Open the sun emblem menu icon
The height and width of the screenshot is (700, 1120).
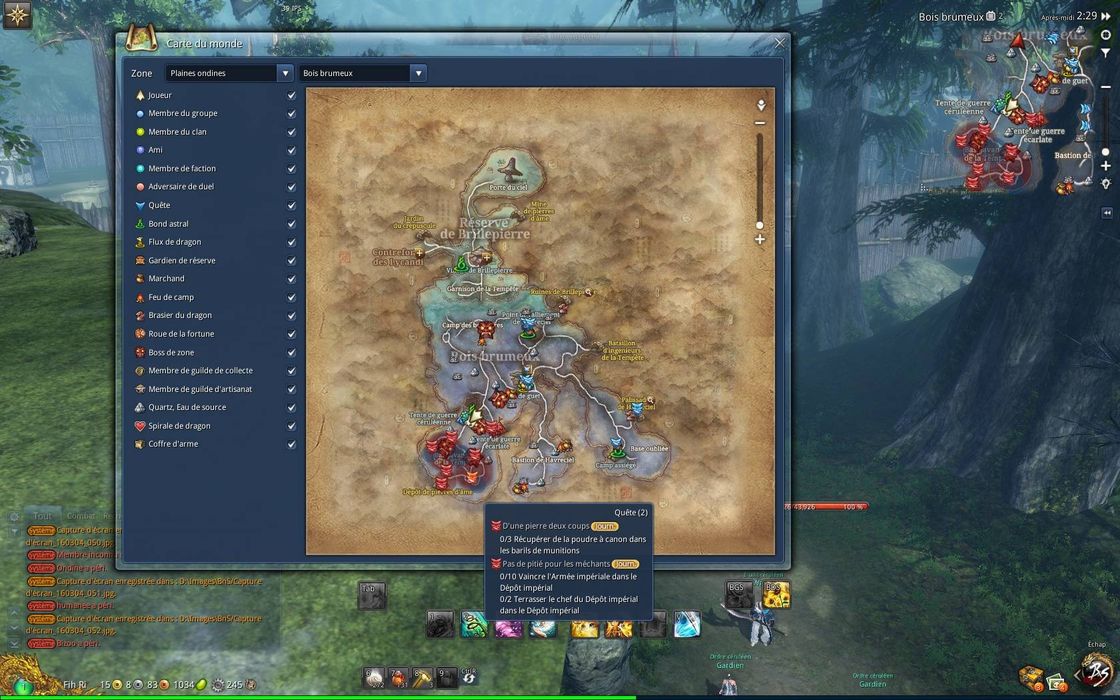coord(17,15)
